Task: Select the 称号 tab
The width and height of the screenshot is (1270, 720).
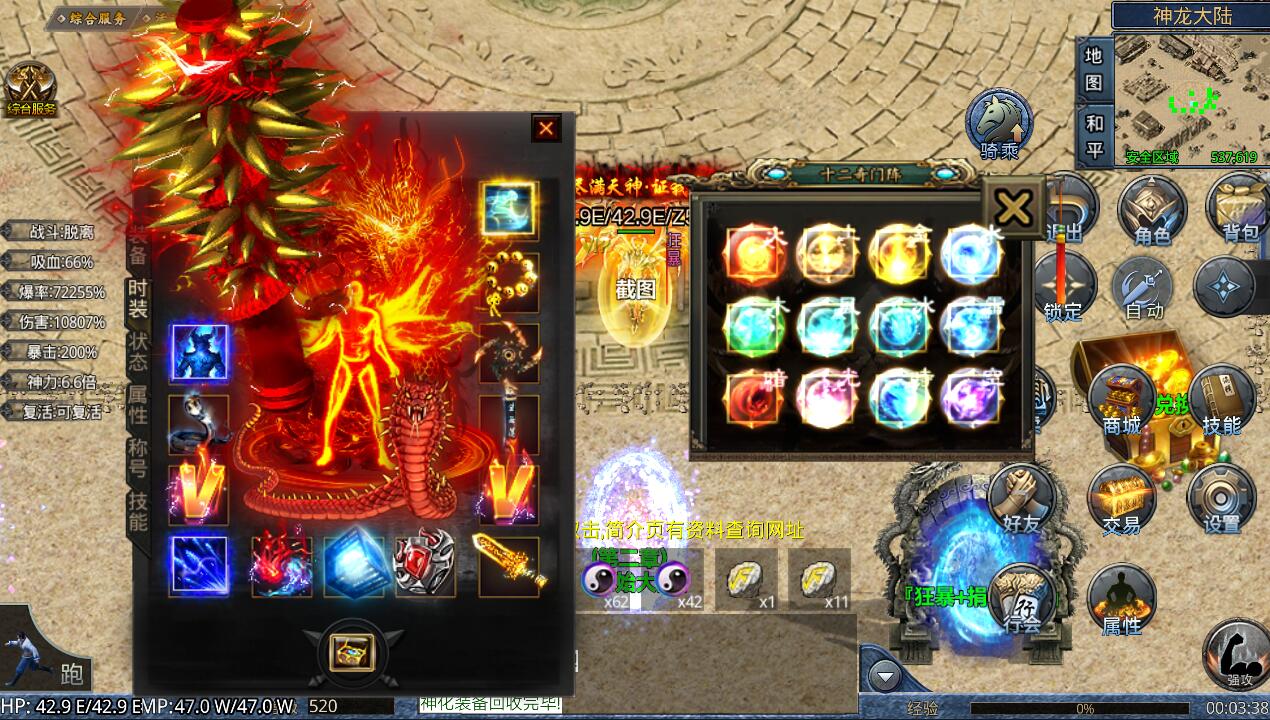Action: coord(138,457)
